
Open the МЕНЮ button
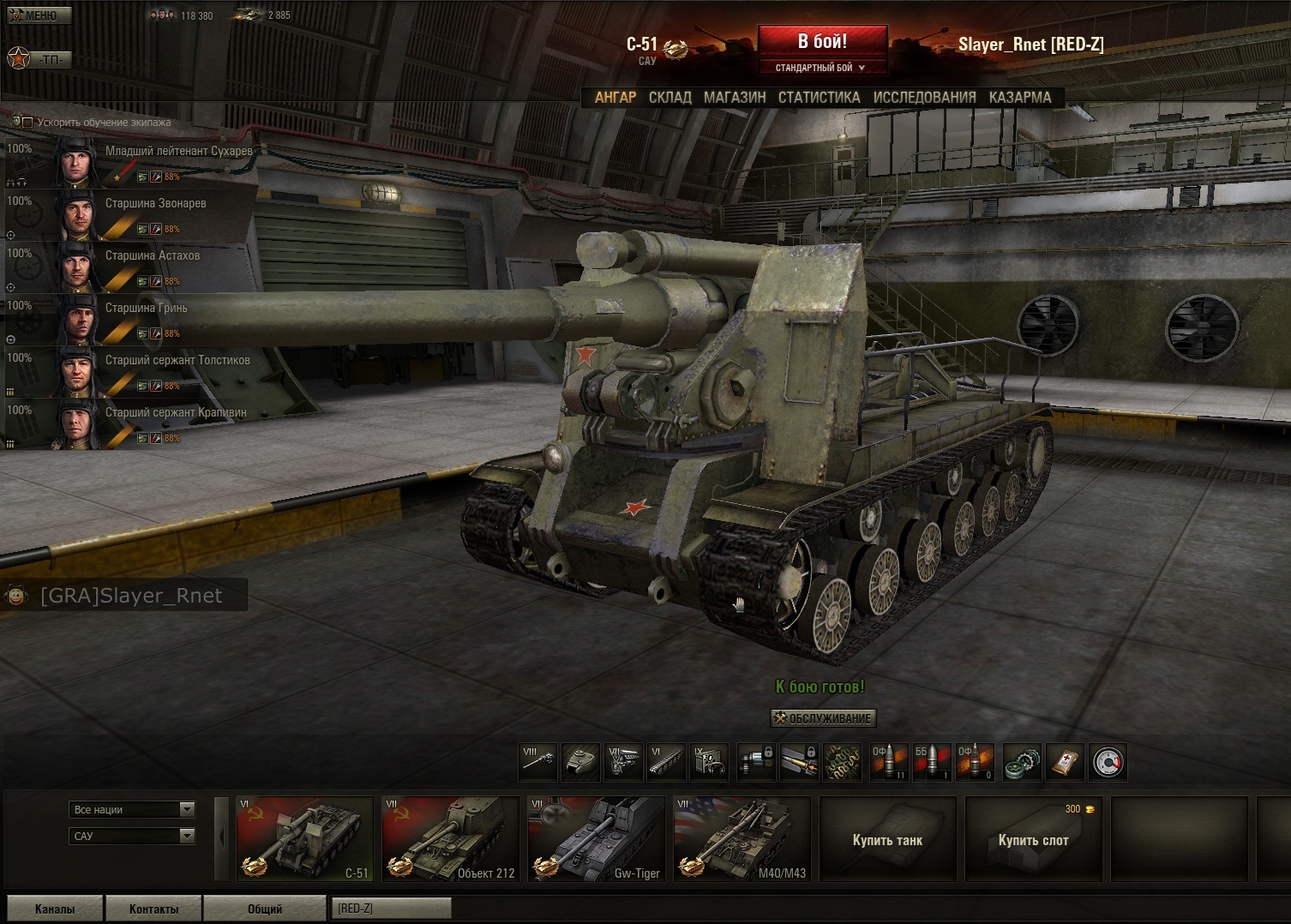39,15
